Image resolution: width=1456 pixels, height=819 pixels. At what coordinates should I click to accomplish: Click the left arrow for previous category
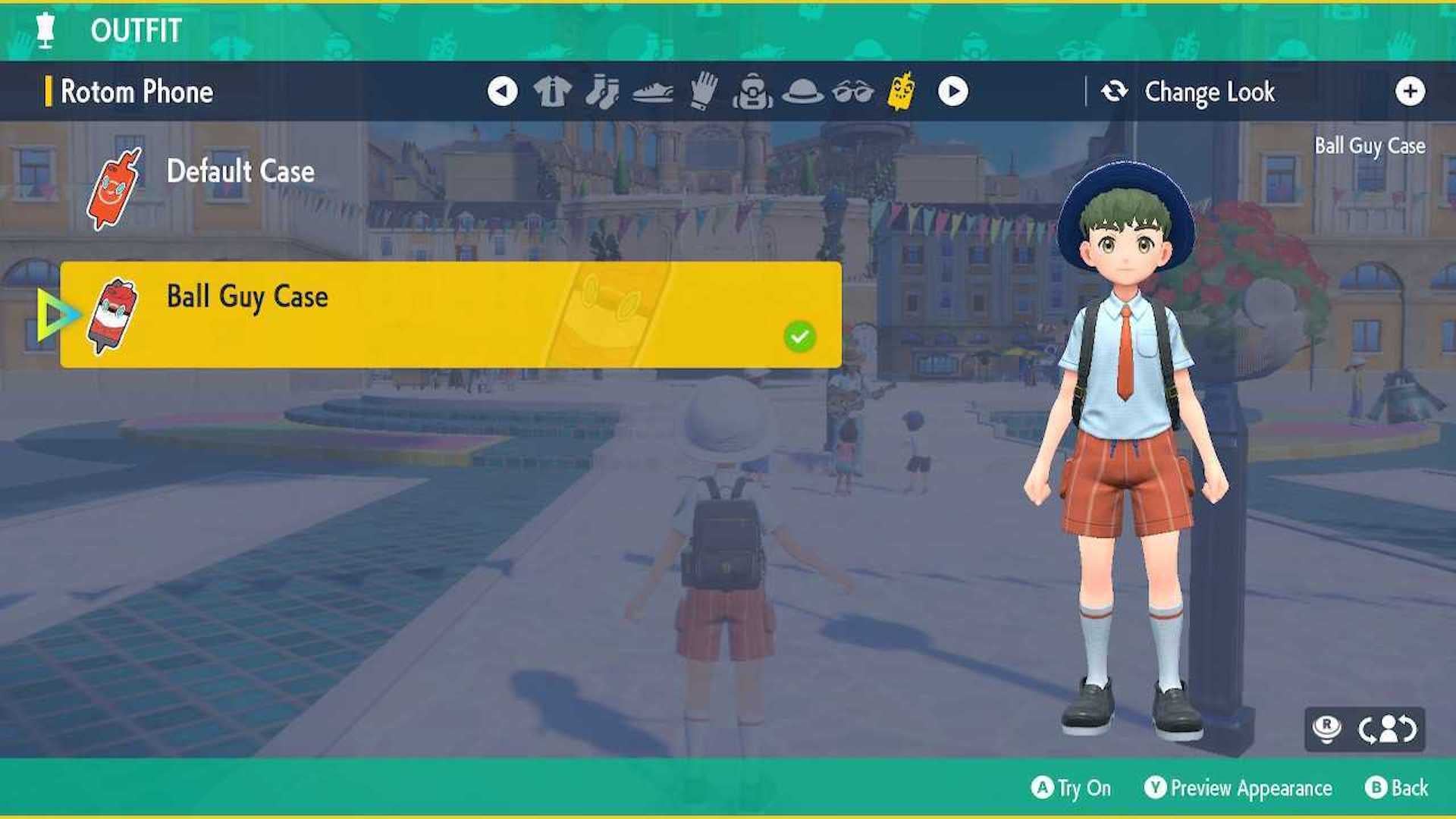coord(504,90)
